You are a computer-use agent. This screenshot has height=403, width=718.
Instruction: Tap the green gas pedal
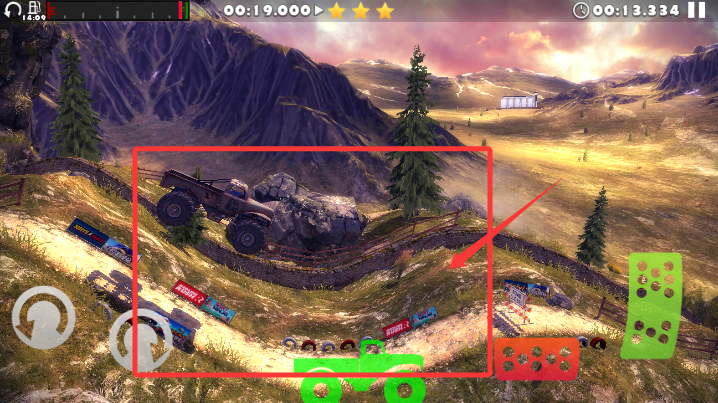(x=651, y=305)
